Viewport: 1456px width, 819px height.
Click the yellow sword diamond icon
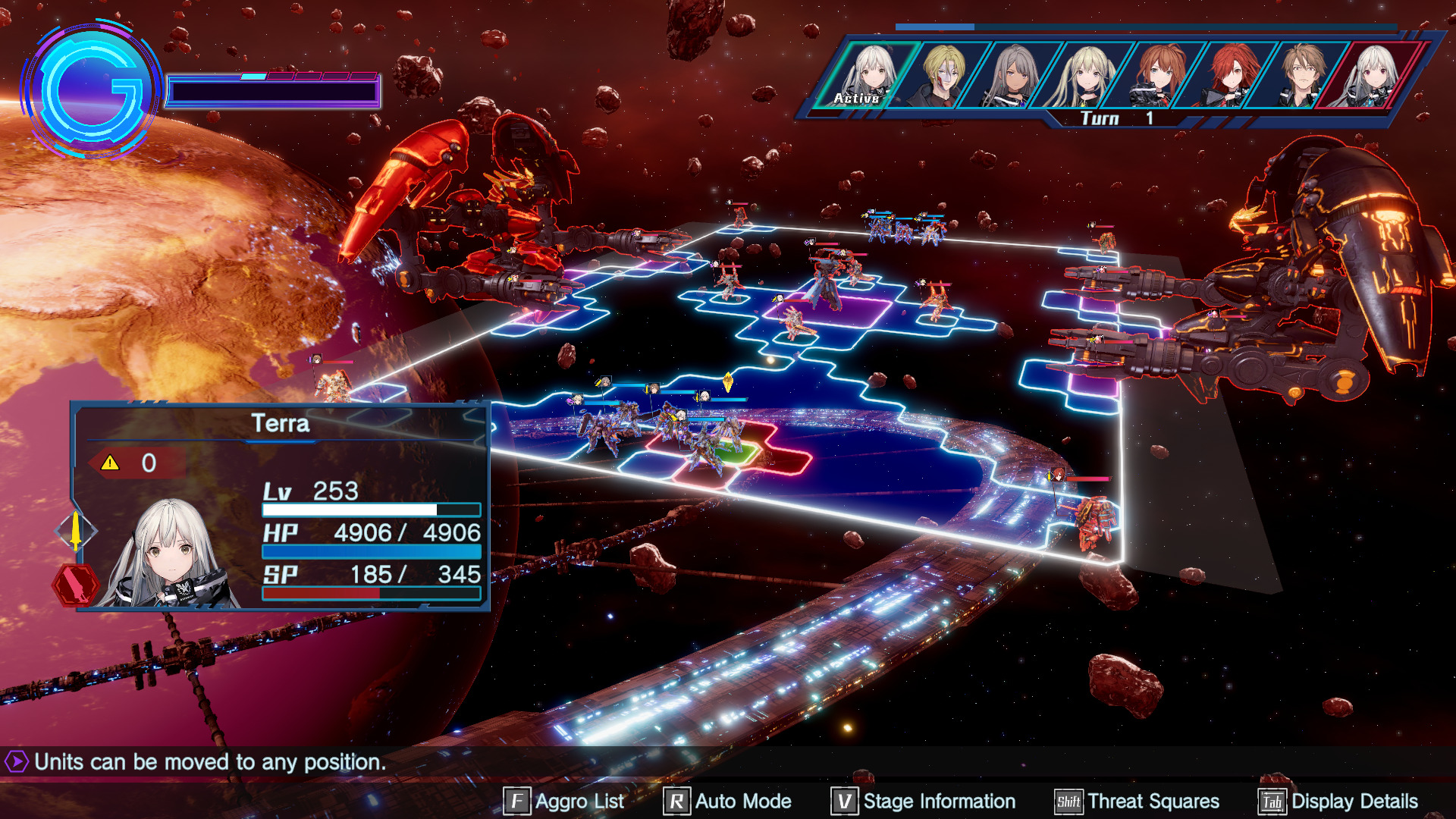click(x=76, y=530)
